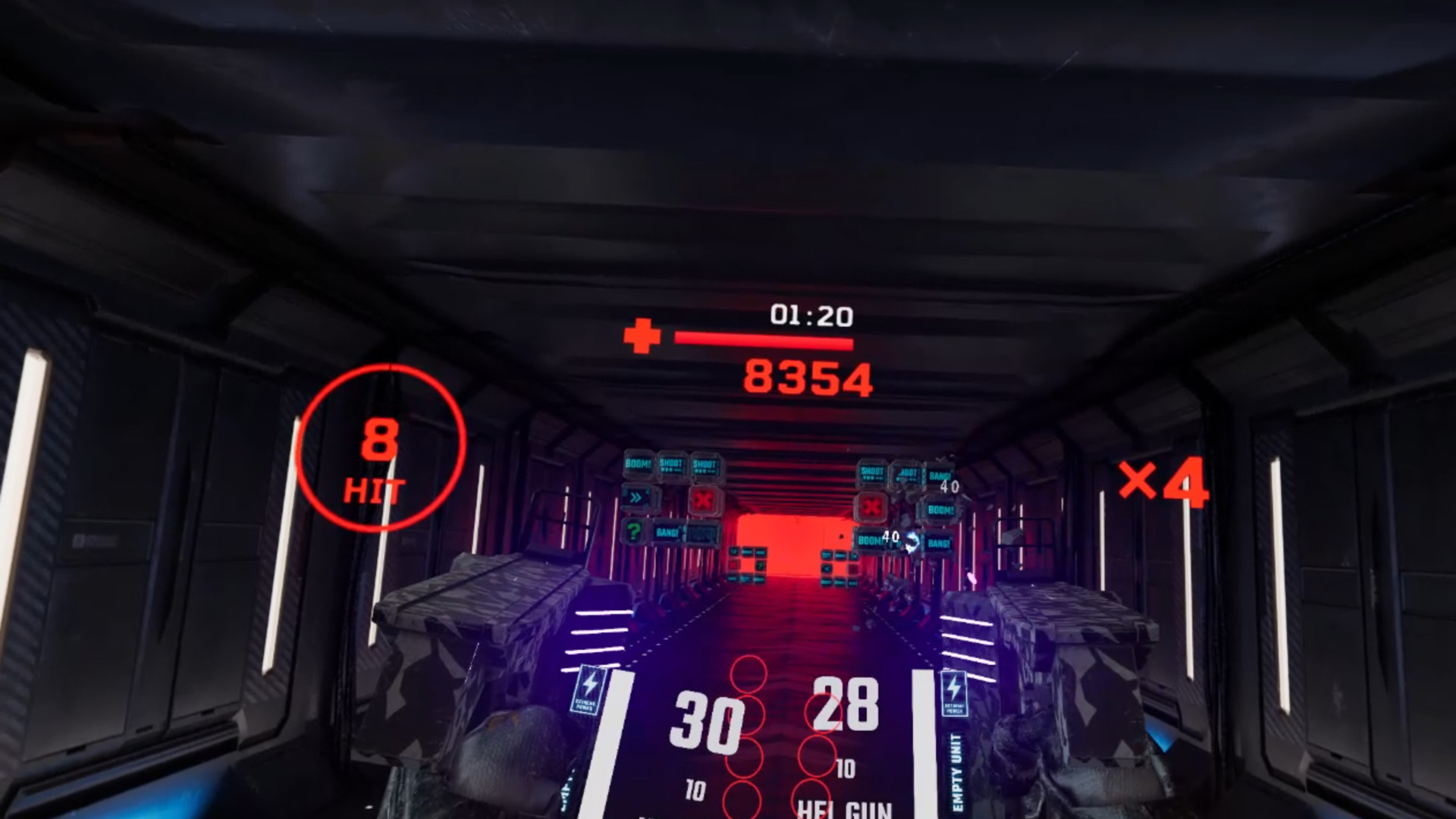The image size is (1456, 819).
Task: Toggle the BANG! panel on the right rack's top row
Action: [940, 475]
